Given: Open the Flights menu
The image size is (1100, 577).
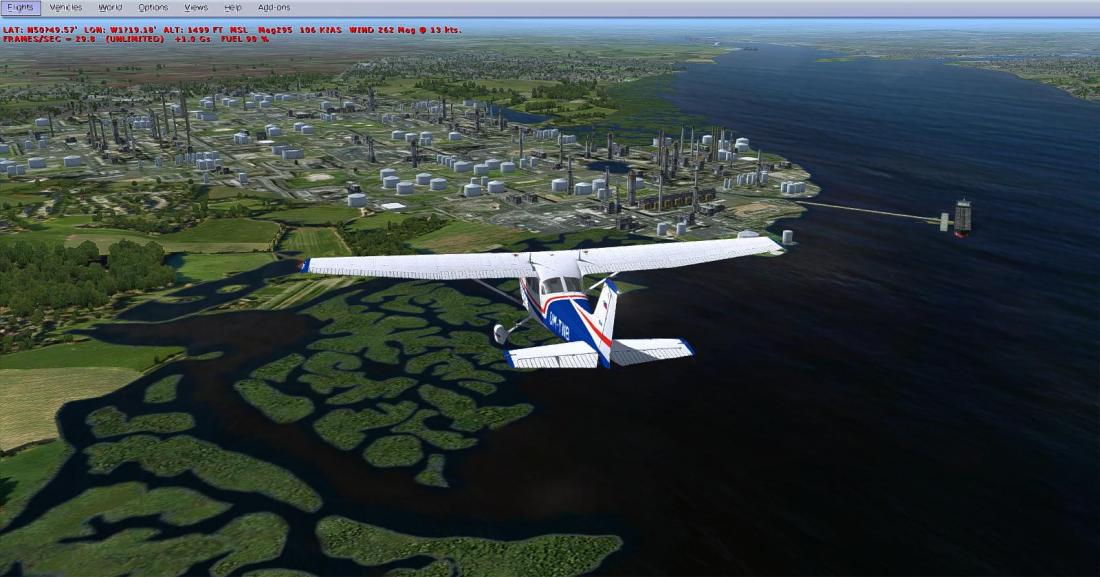Looking at the screenshot, I should click(x=20, y=7).
